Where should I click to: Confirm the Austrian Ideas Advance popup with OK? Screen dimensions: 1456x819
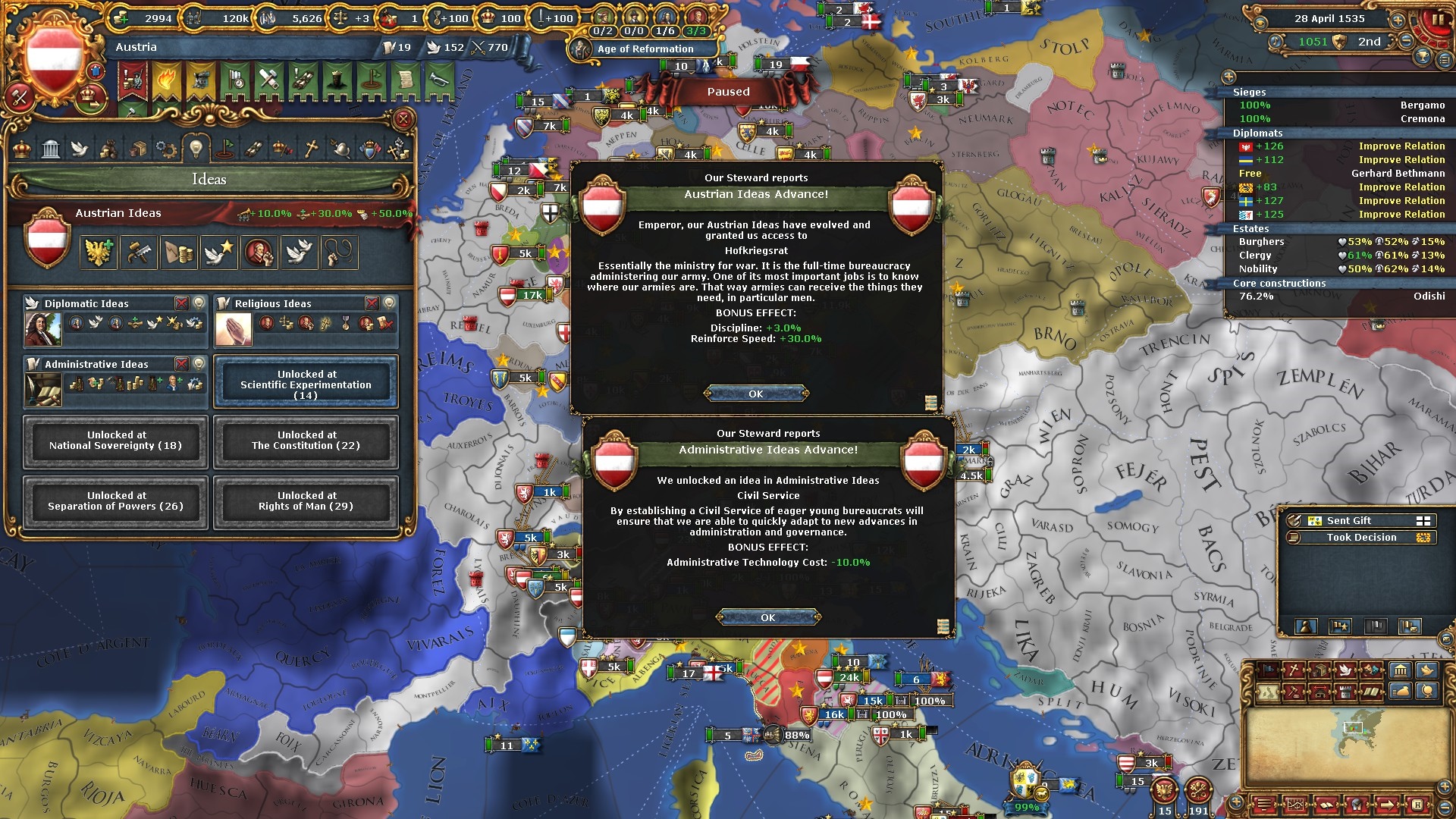[756, 394]
